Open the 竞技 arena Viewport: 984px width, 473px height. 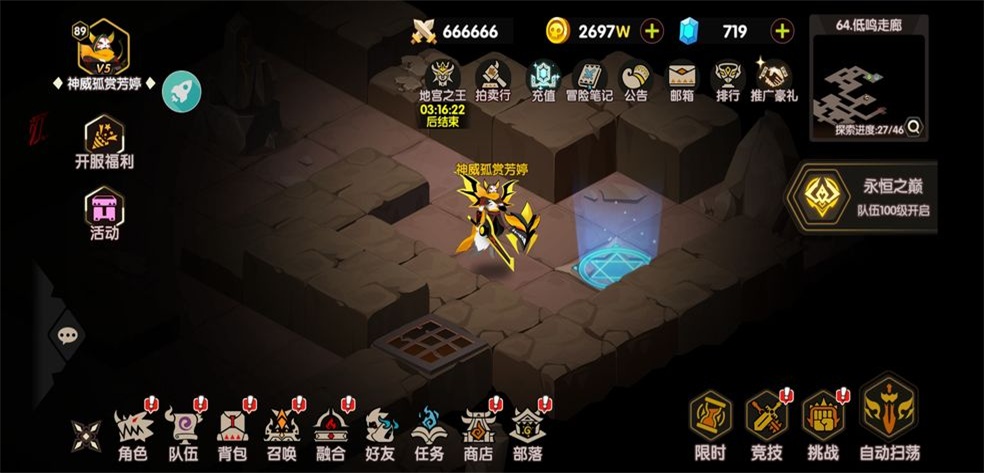767,426
